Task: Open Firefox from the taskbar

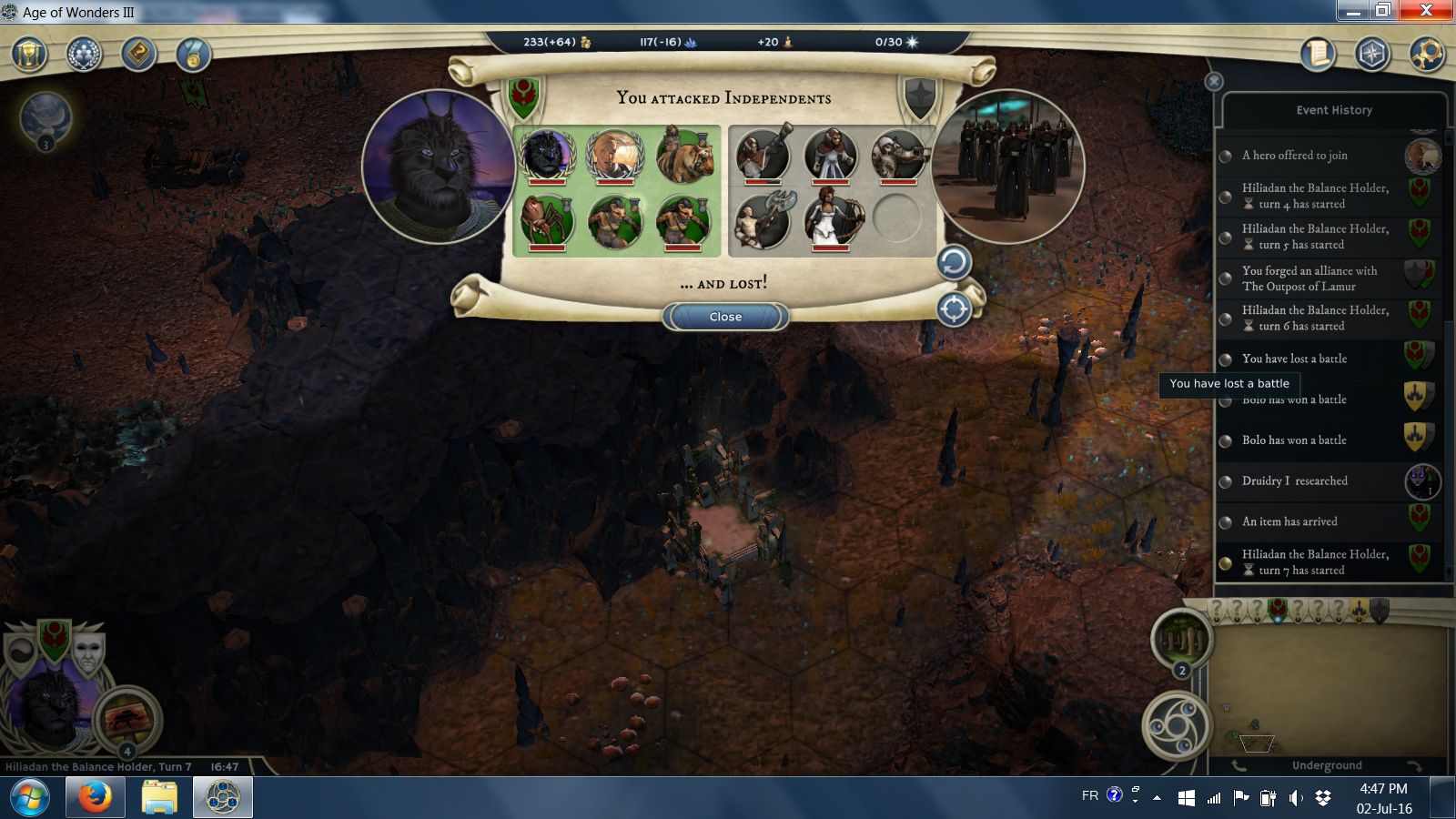Action: pos(95,798)
